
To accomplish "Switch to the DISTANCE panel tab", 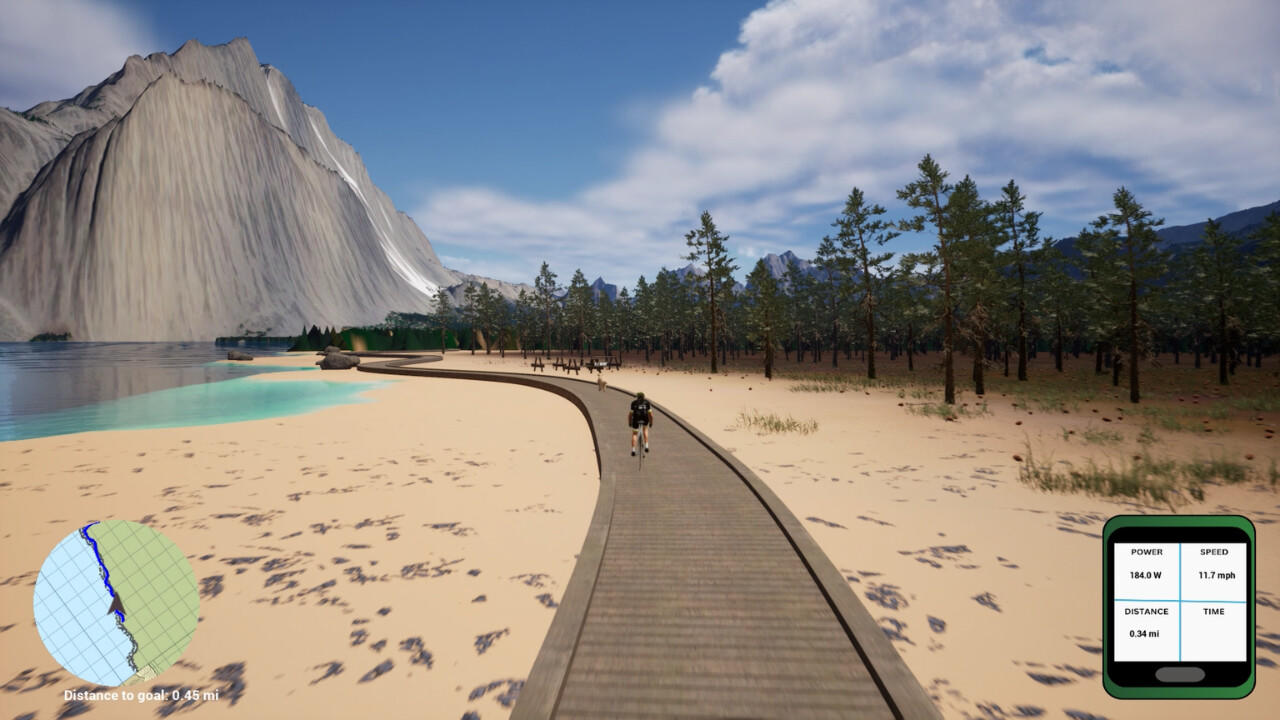I will coord(1145,611).
